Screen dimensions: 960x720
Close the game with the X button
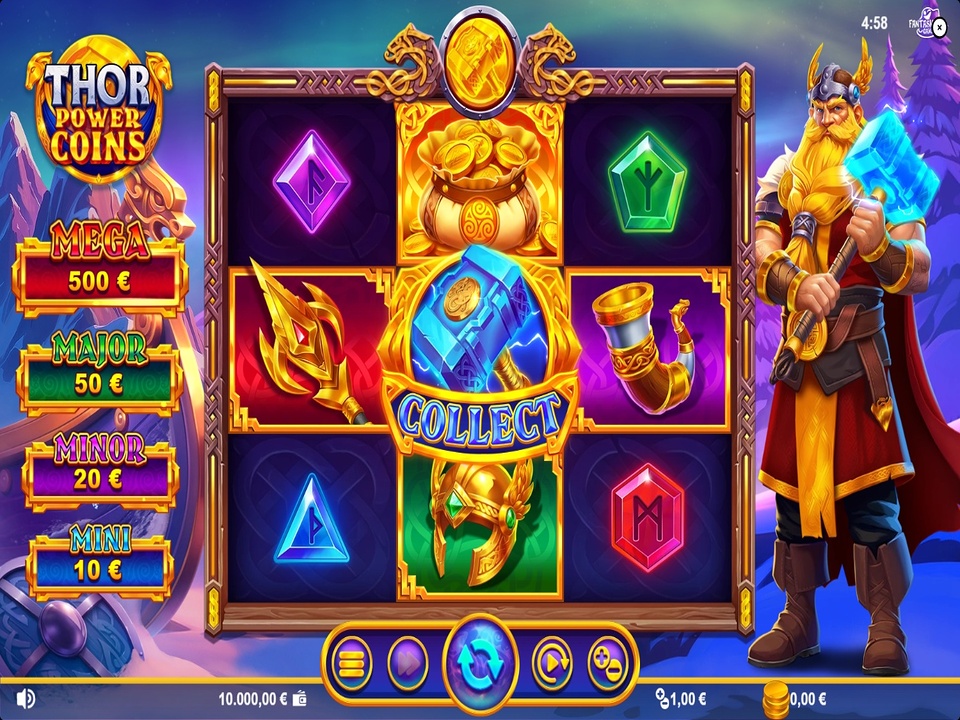pos(938,28)
